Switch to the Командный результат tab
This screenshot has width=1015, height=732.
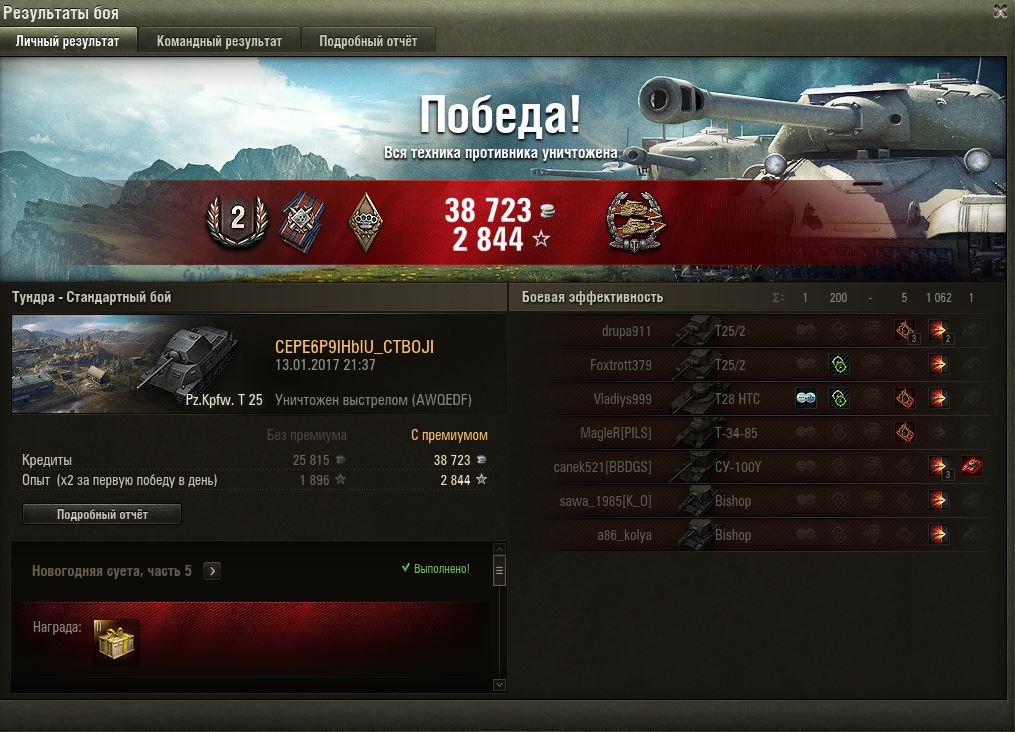pos(219,41)
